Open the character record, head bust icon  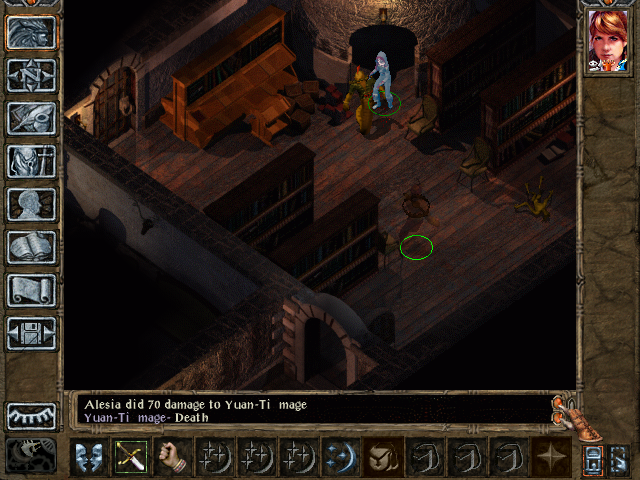pyautogui.click(x=31, y=204)
